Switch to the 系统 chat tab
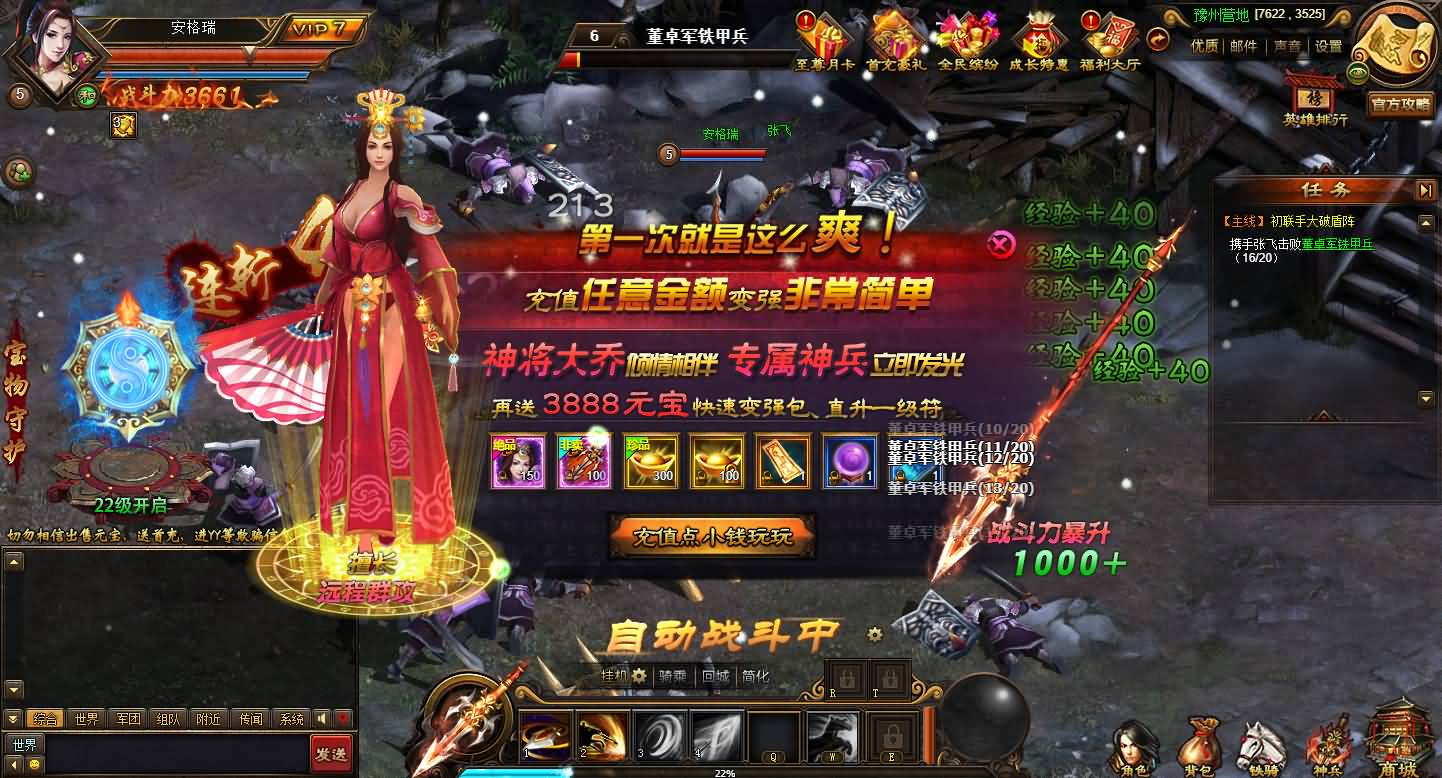The image size is (1442, 778). coord(292,718)
